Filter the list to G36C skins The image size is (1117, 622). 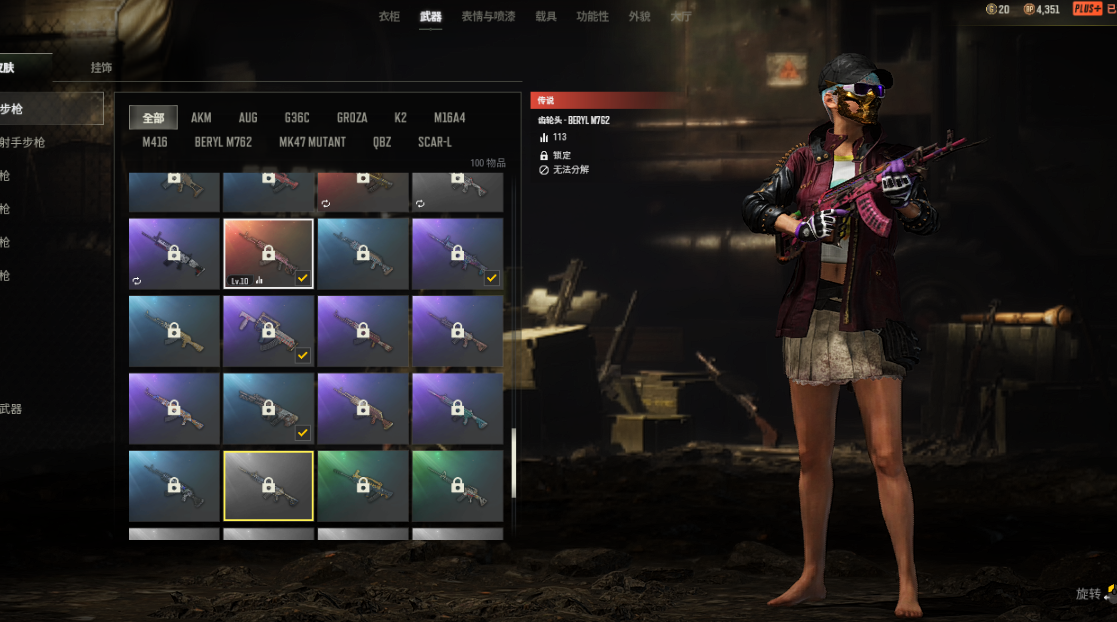pyautogui.click(x=297, y=118)
